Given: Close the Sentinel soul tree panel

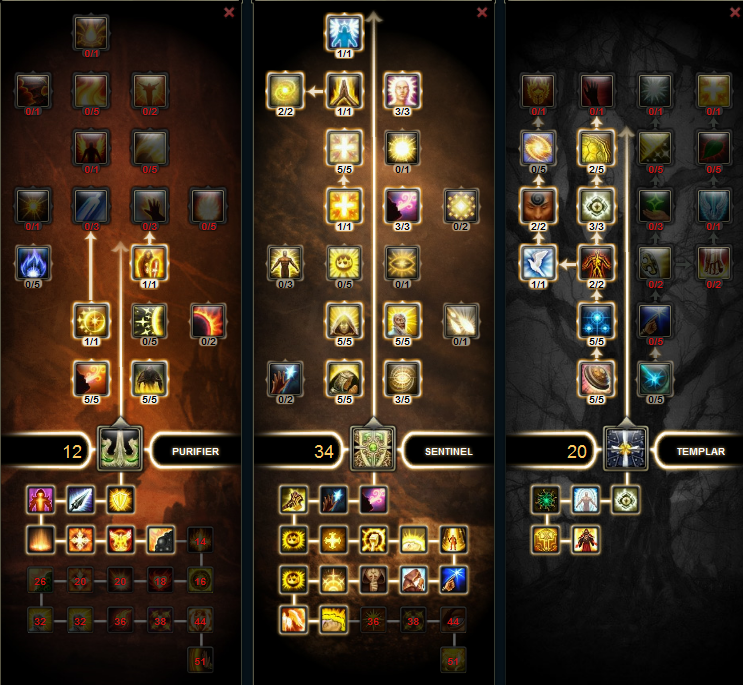Looking at the screenshot, I should (482, 13).
